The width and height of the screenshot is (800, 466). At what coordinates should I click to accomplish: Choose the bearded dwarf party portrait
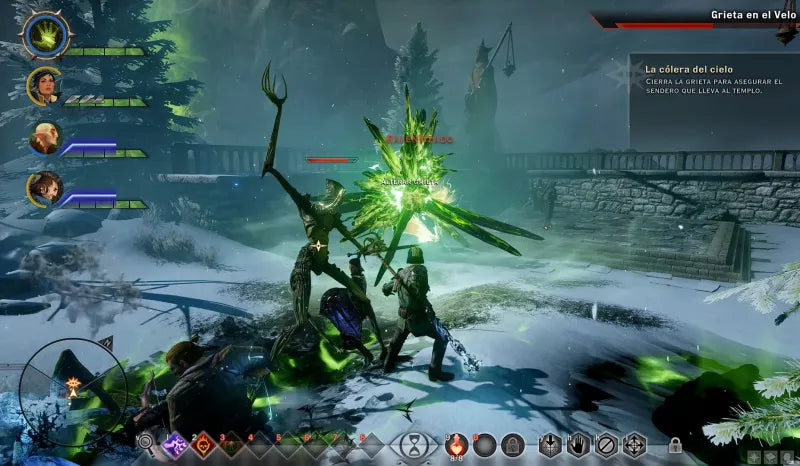coord(45,188)
